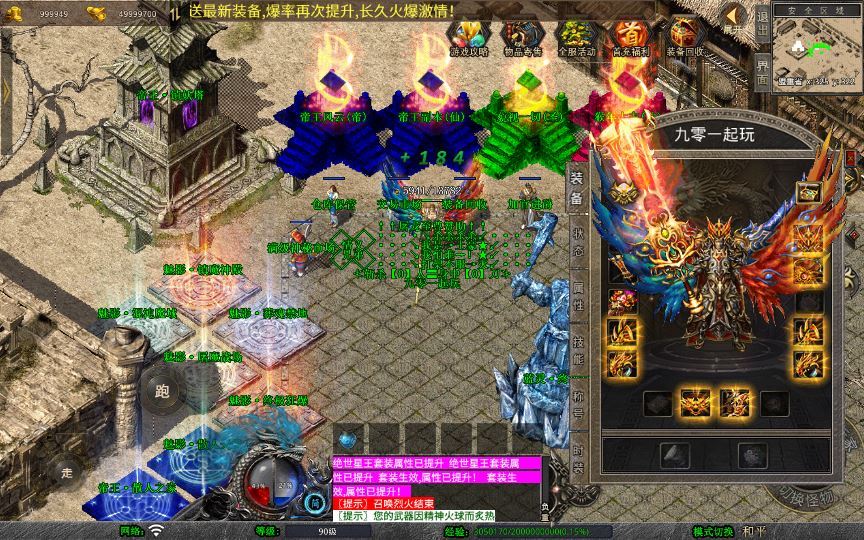Click the 界面 interface button

762,70
